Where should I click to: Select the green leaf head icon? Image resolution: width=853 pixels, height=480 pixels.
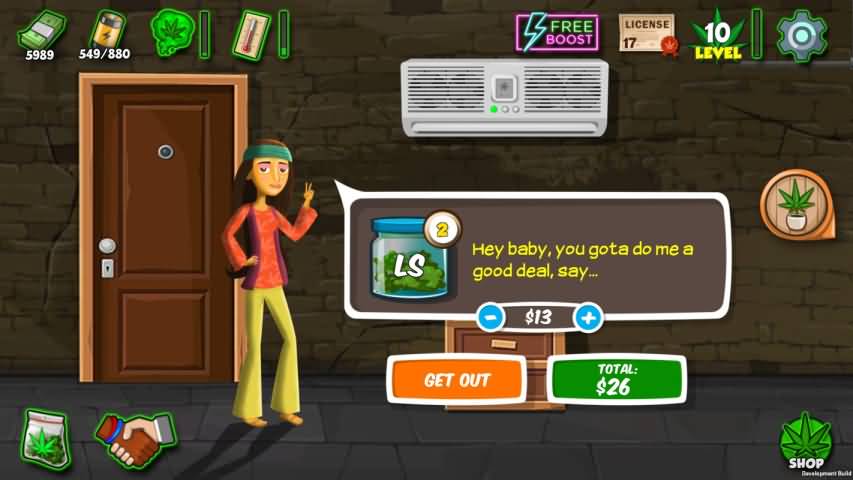coord(171,32)
